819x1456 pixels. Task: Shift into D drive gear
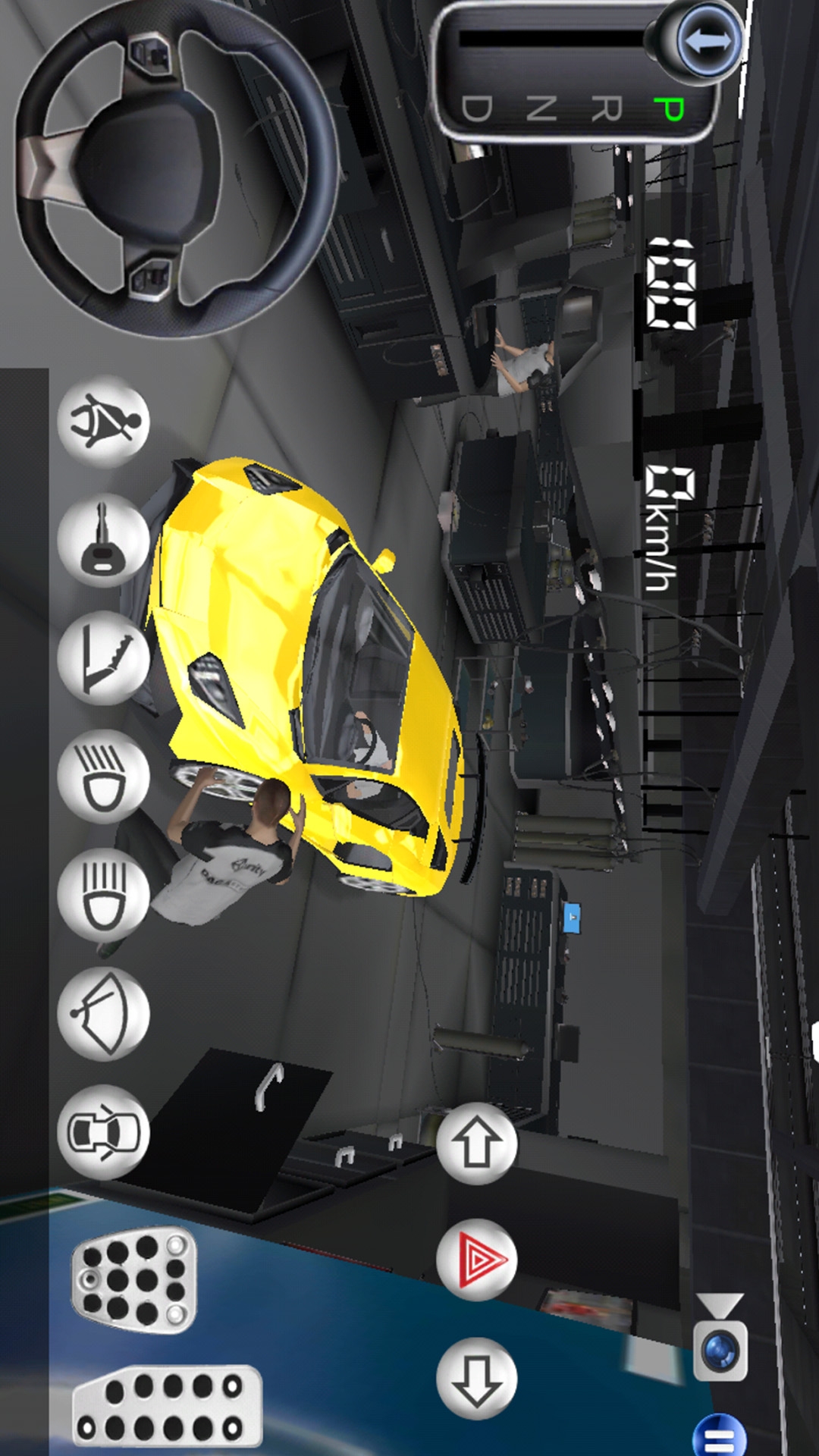click(476, 109)
